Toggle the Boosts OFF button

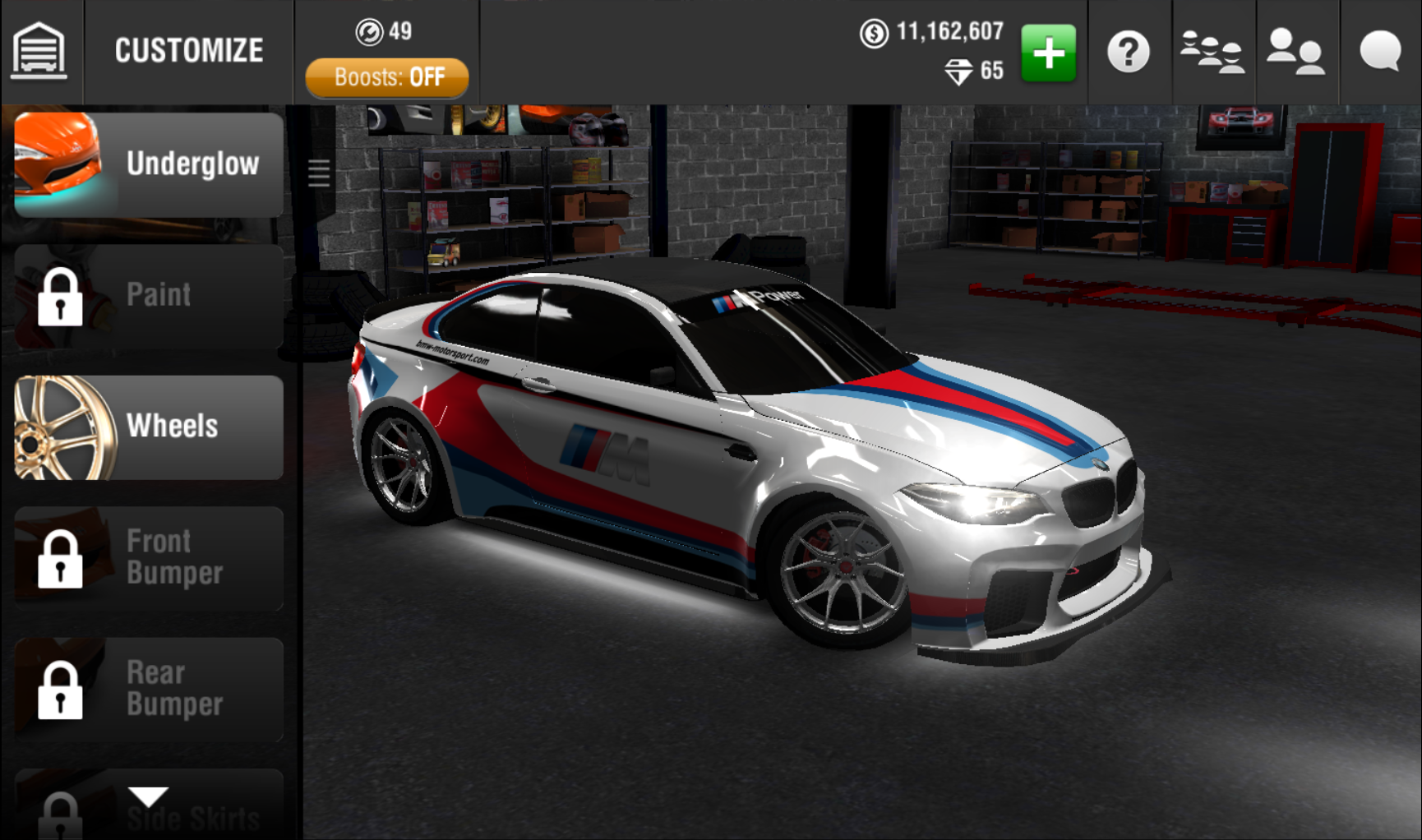(x=387, y=78)
